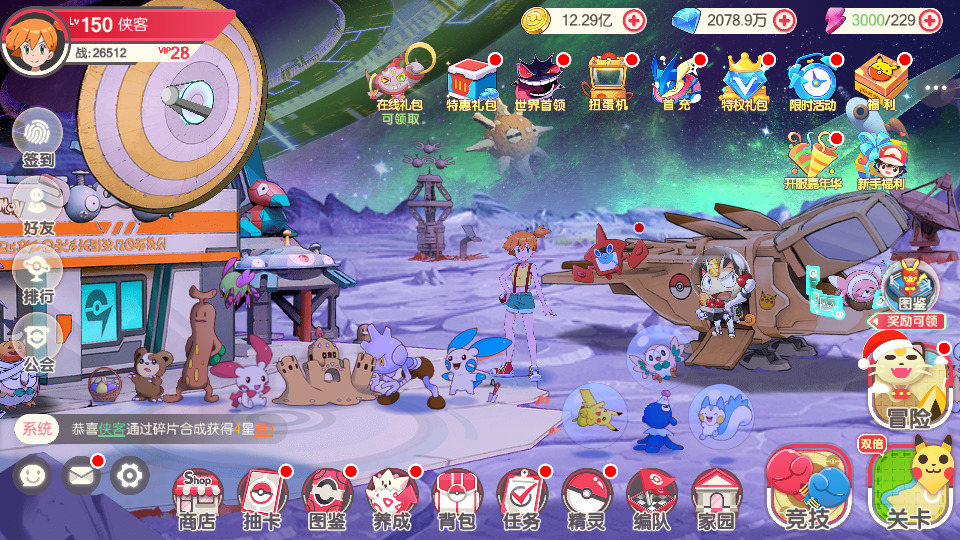Open the mail envelope inbox
The image size is (960, 540).
coord(81,475)
